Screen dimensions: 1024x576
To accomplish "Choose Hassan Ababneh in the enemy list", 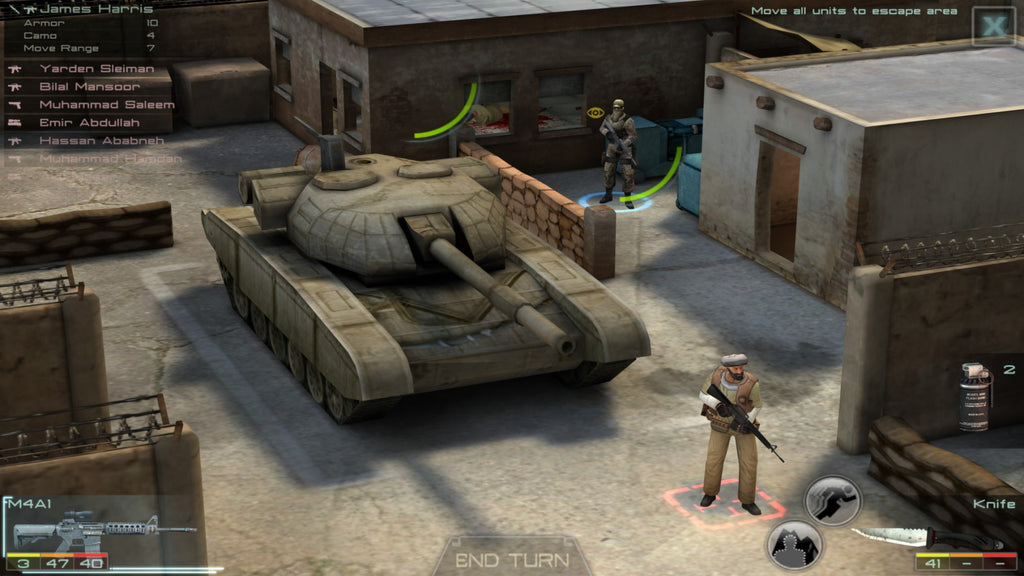I will pos(101,141).
